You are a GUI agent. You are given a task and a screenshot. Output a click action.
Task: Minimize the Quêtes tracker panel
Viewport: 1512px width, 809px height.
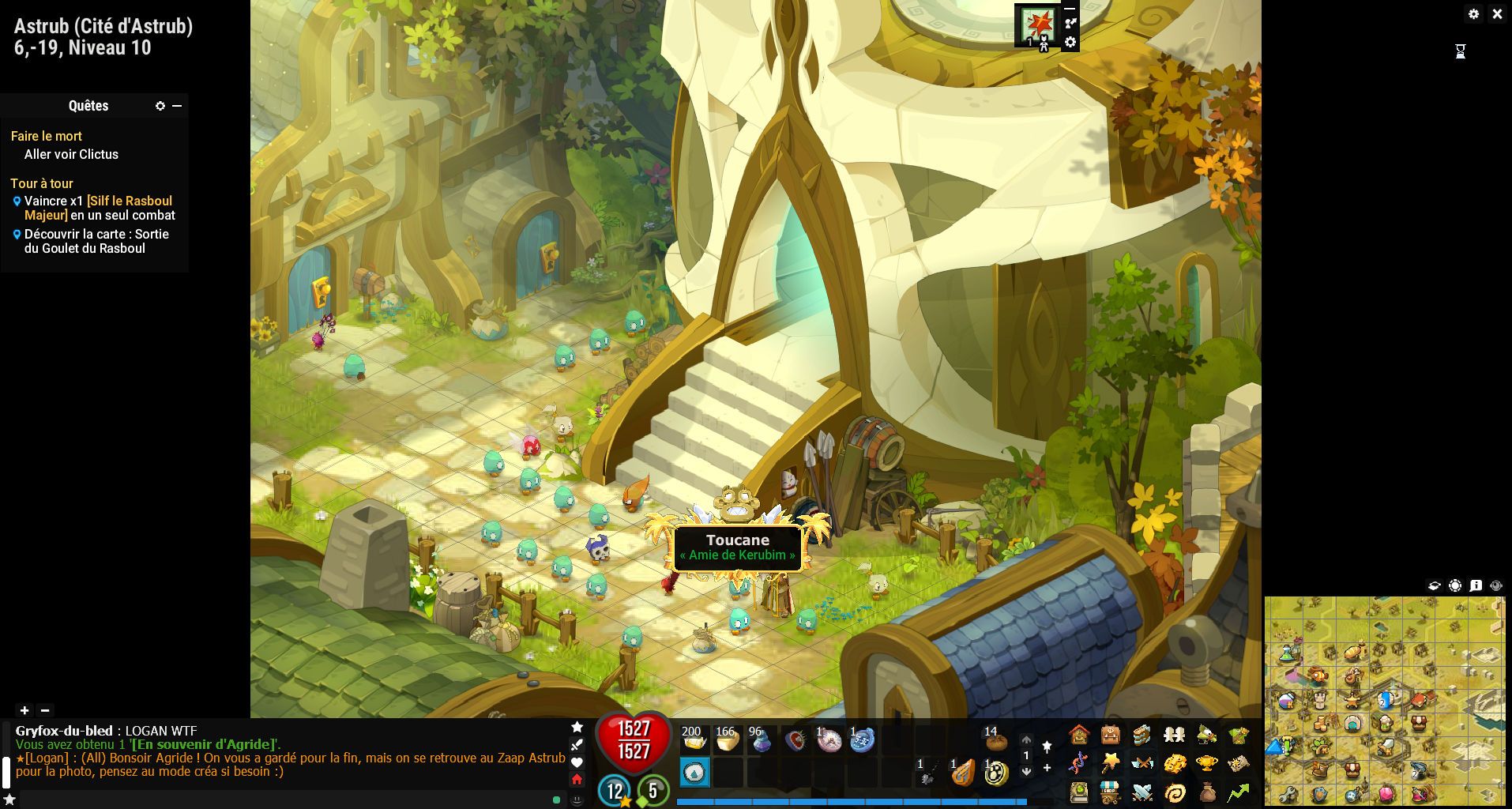[177, 106]
